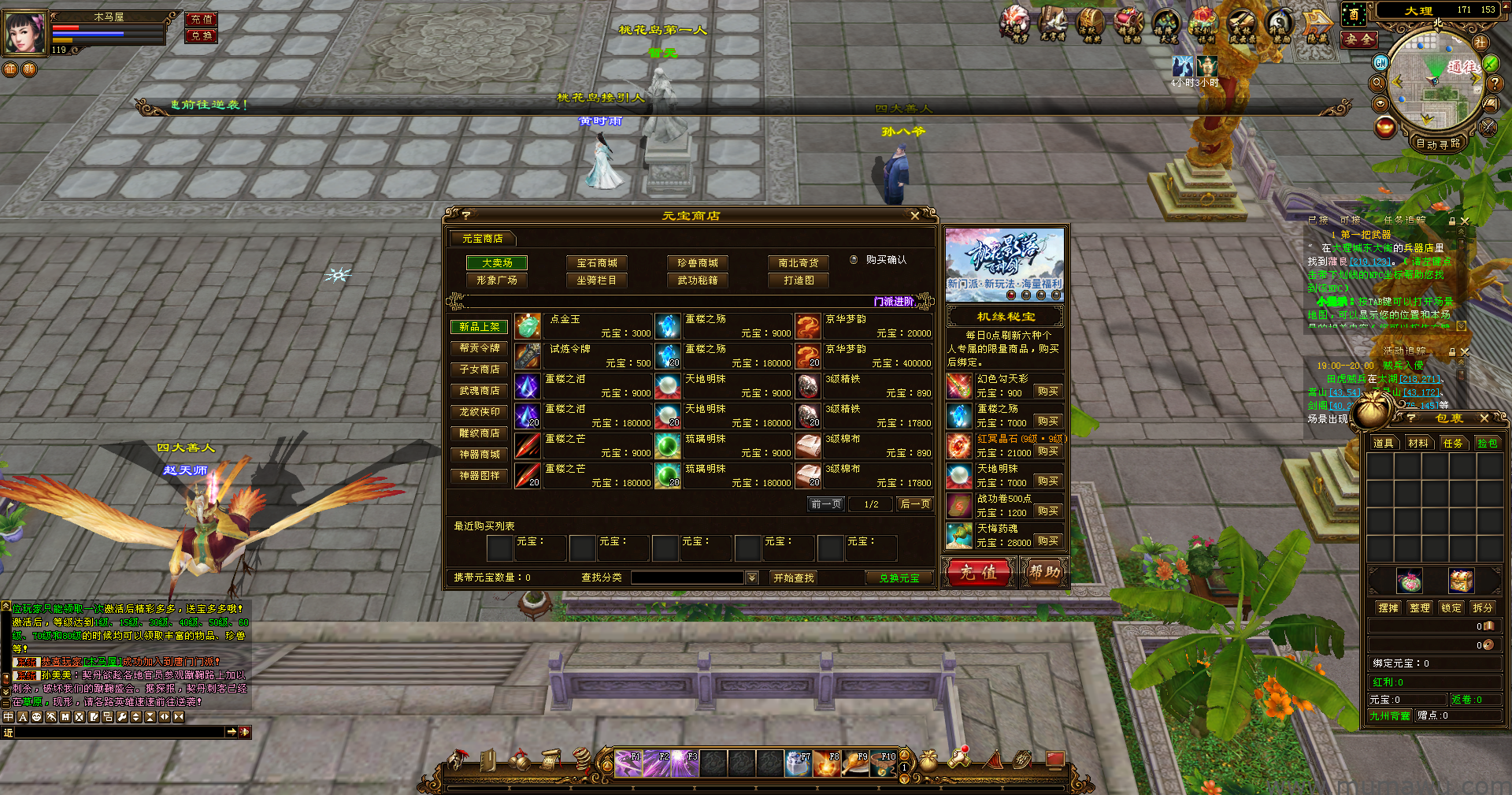Viewport: 1512px width, 795px height.
Task: Close the 包裹 inventory window
Action: coord(1484,418)
